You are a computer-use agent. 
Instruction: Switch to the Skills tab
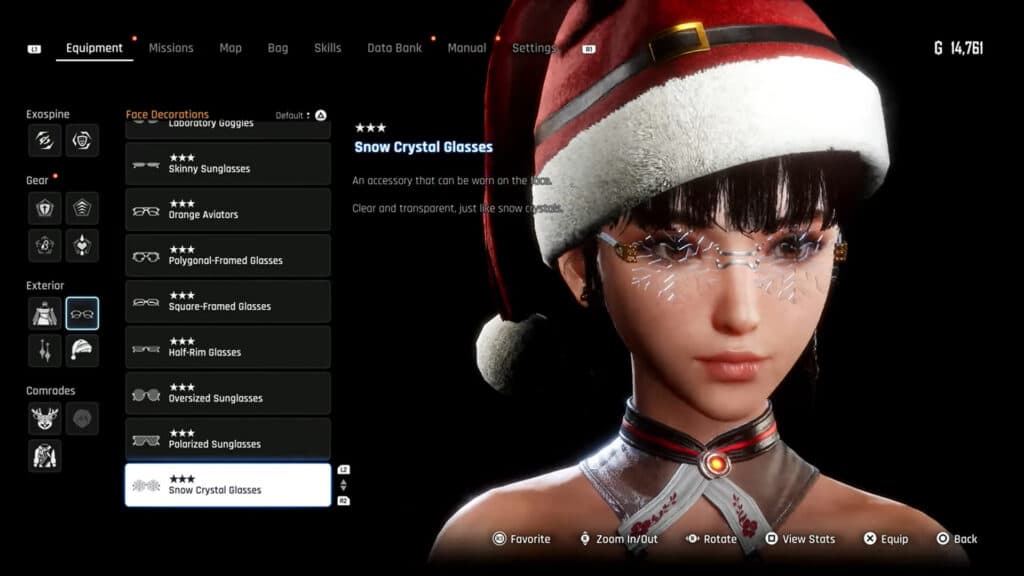tap(327, 48)
